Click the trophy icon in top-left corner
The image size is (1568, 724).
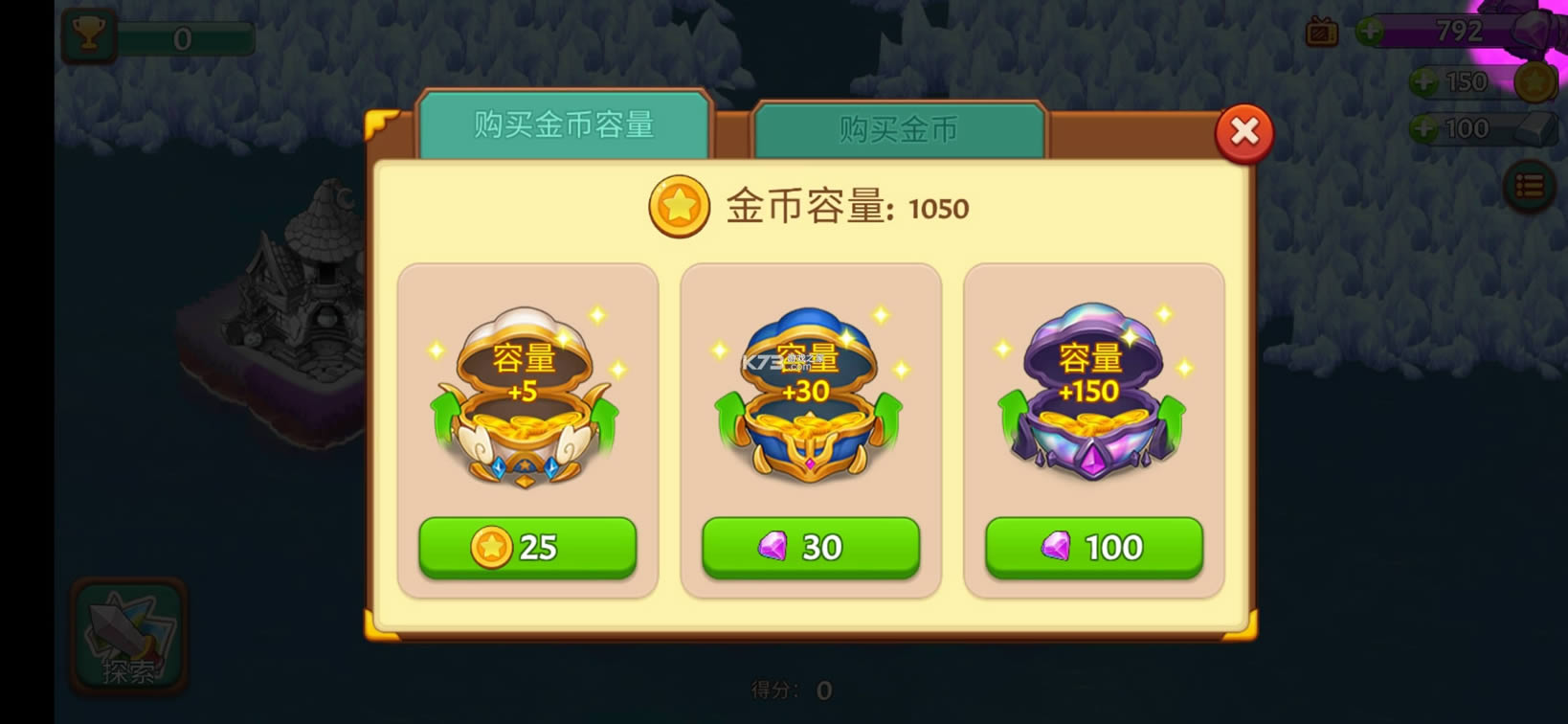pos(87,34)
